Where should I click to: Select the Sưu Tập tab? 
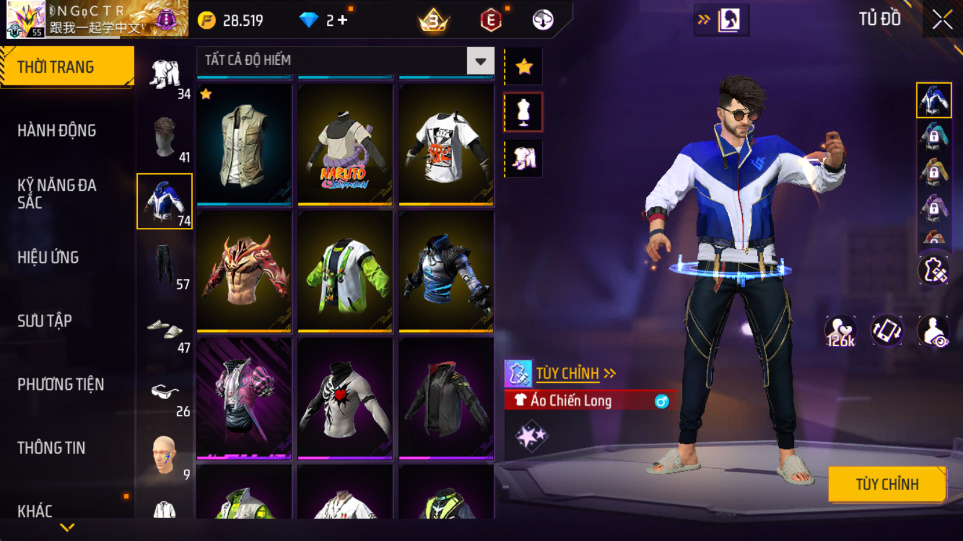point(45,321)
